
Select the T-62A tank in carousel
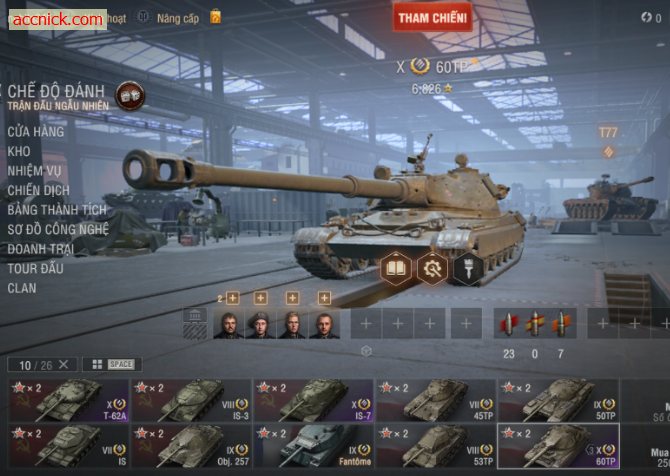(x=68, y=400)
